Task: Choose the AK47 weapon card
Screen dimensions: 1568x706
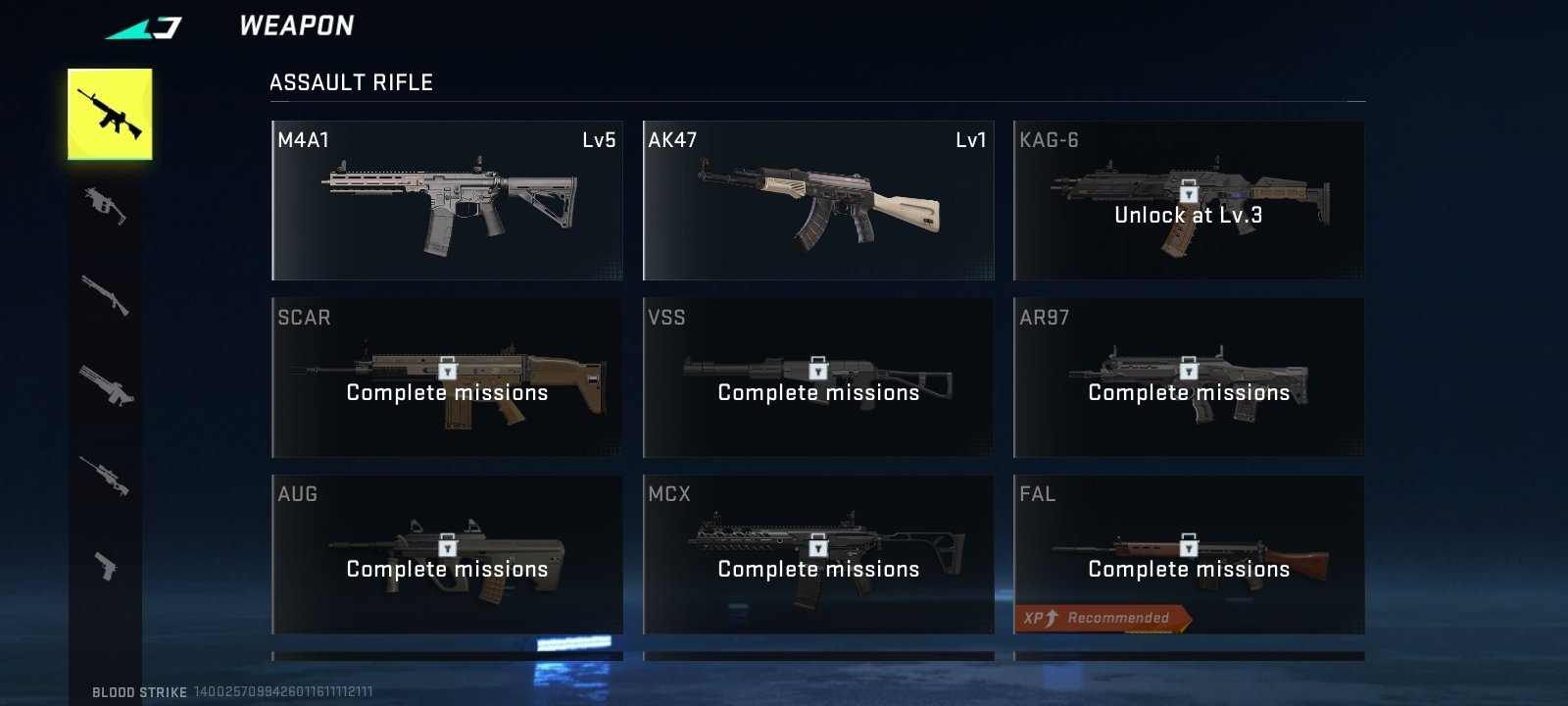Action: click(818, 201)
